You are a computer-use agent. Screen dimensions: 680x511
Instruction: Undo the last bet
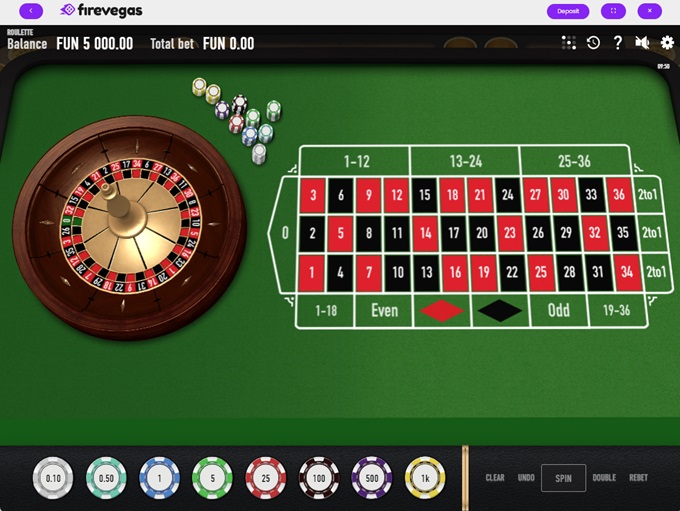526,478
